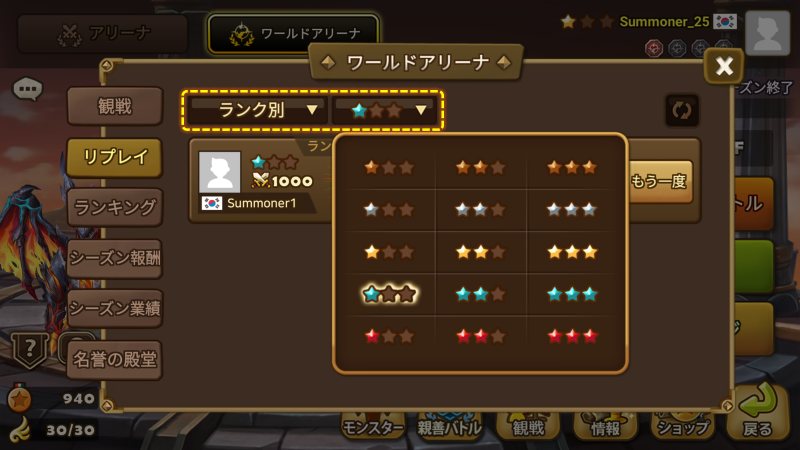This screenshot has width=800, height=450.
Task: Choose the three cyan stars rank
Action: tap(572, 293)
